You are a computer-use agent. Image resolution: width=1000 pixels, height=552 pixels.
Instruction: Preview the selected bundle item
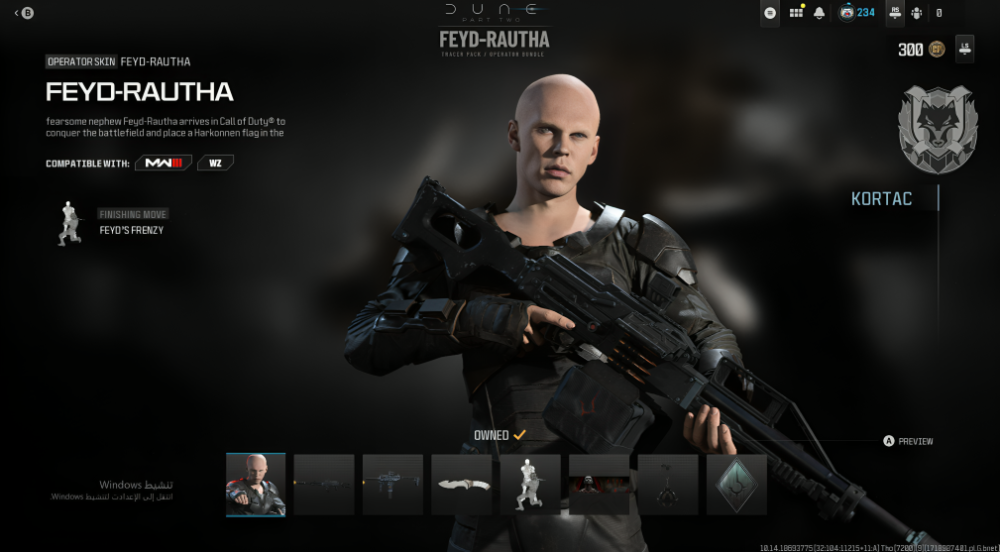coord(908,441)
